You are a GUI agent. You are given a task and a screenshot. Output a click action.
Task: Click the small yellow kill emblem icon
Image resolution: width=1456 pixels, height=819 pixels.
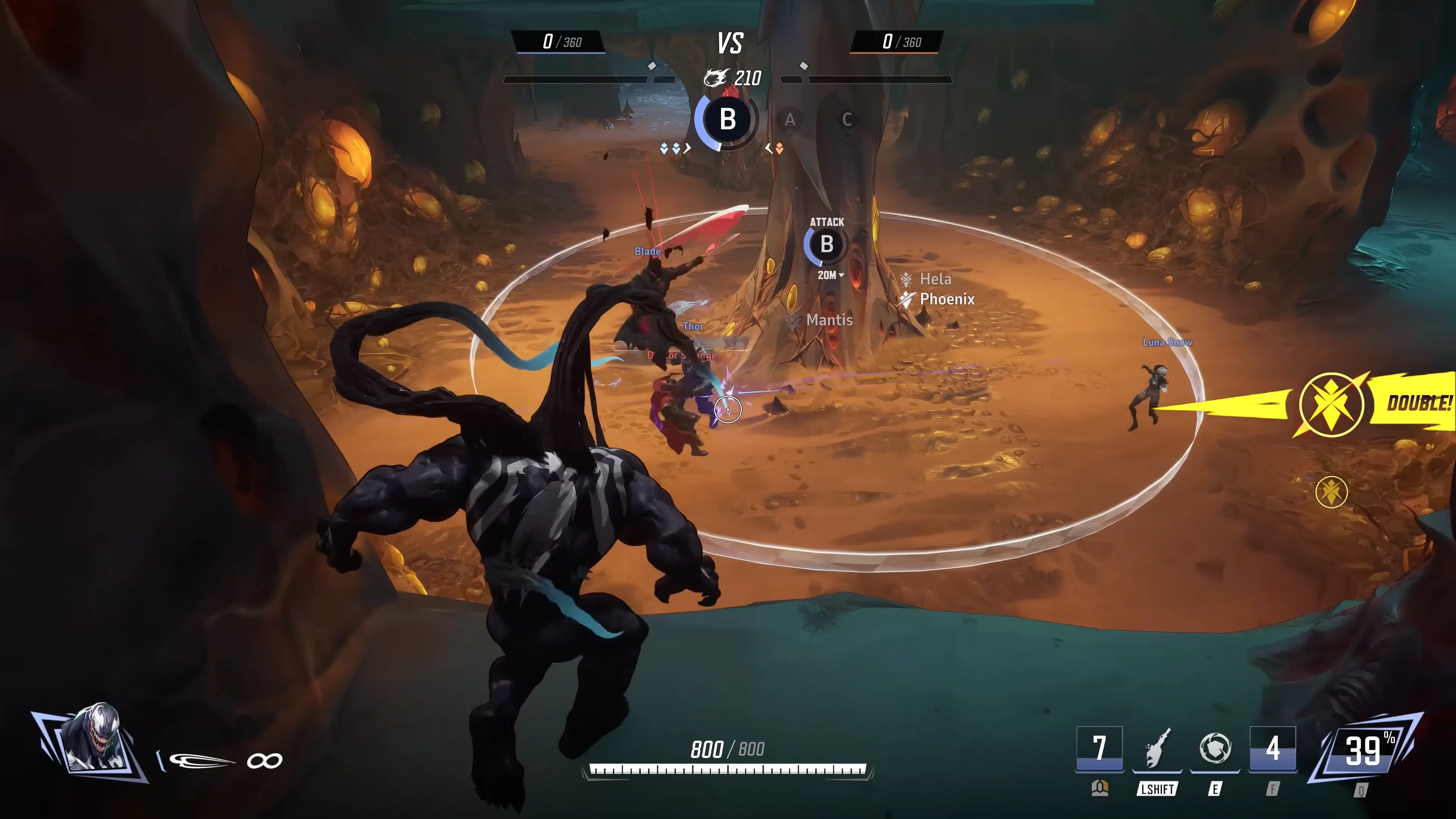click(x=1331, y=492)
